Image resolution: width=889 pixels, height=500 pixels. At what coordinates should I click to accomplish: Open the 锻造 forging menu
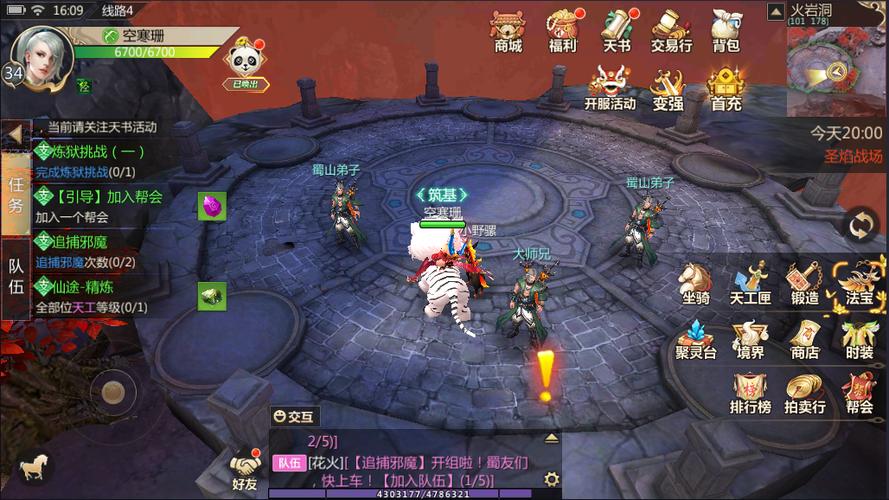click(x=803, y=283)
